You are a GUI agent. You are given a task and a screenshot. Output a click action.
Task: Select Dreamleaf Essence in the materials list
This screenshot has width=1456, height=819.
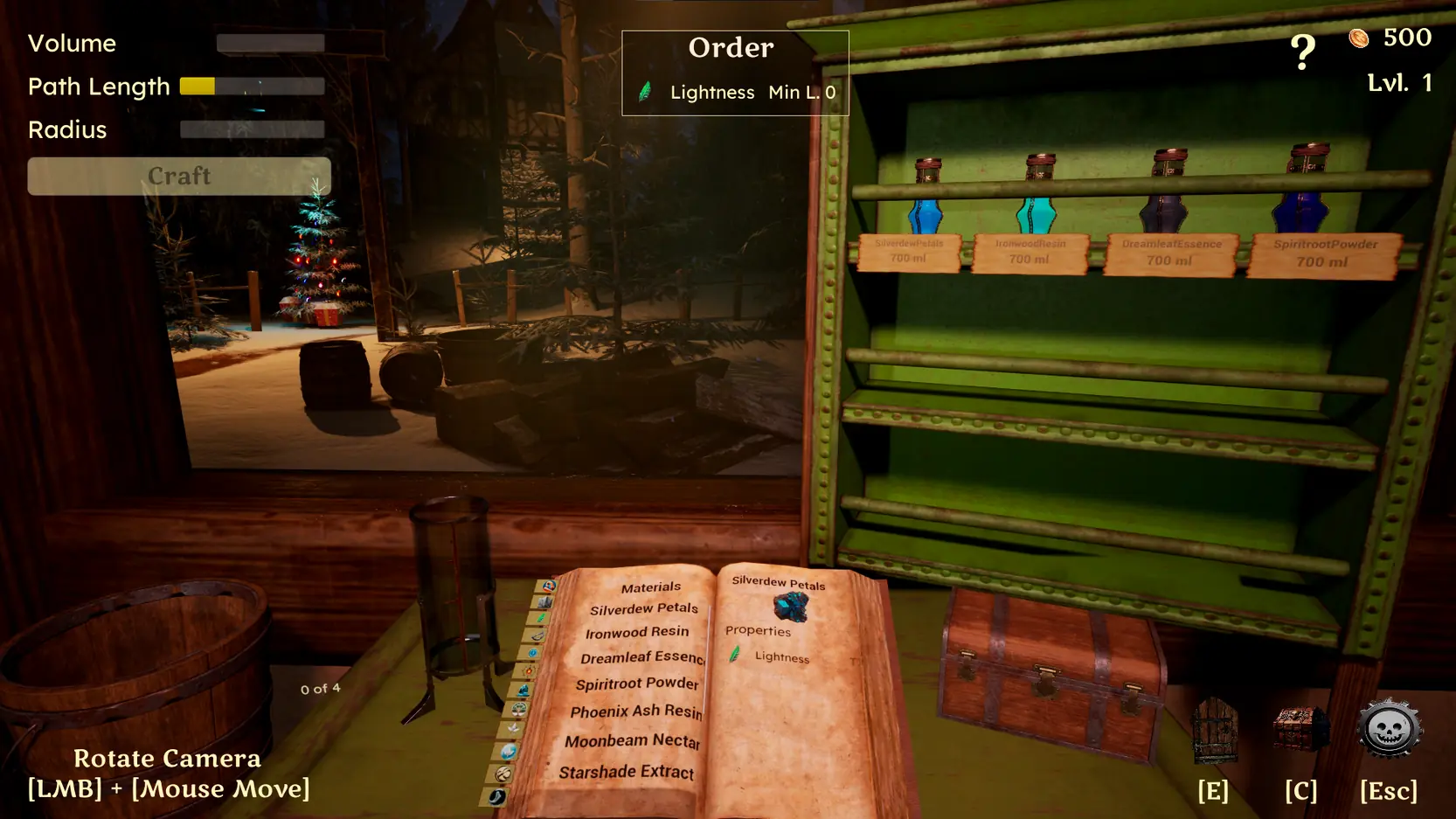click(641, 657)
